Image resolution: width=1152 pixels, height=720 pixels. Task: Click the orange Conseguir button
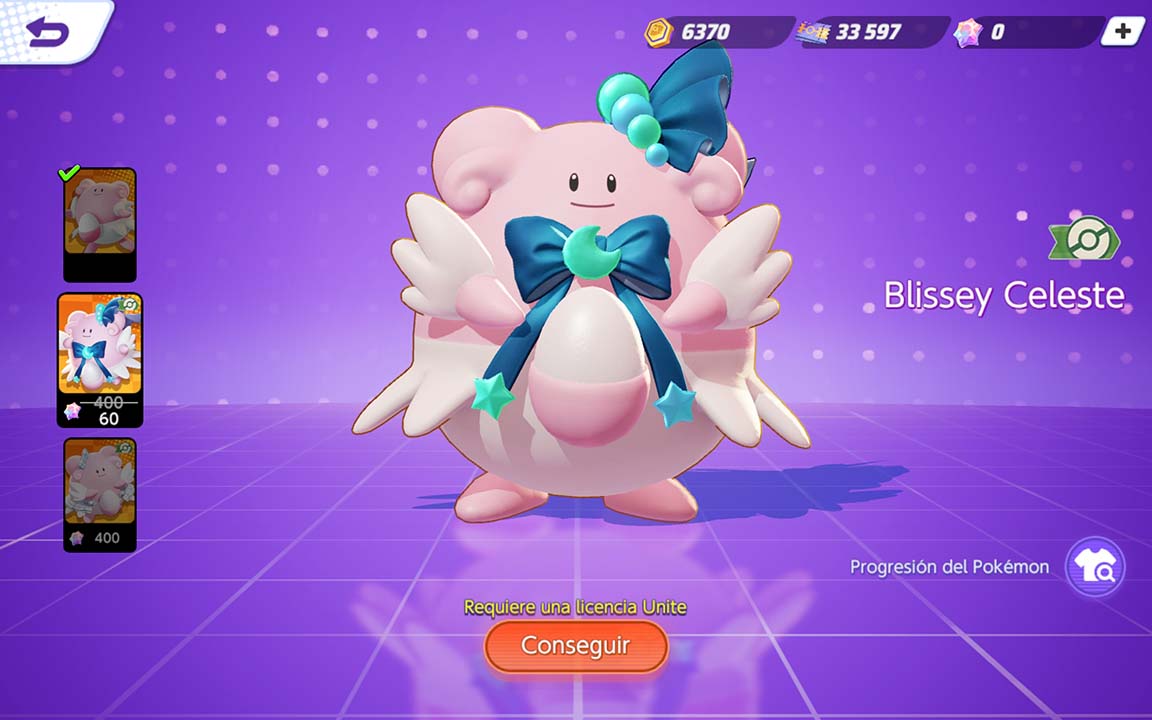[576, 646]
